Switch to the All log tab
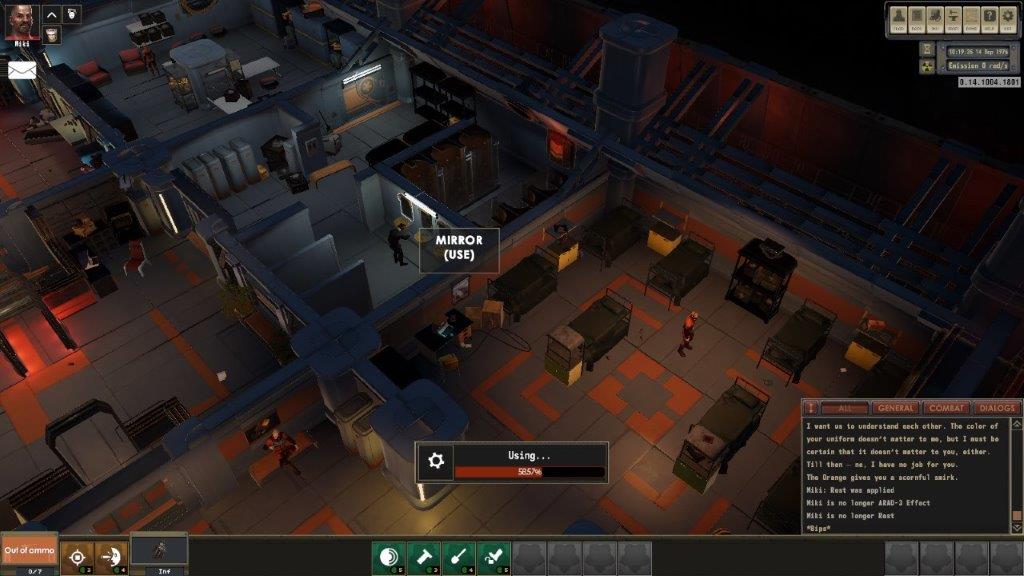This screenshot has height=576, width=1024. tap(845, 408)
